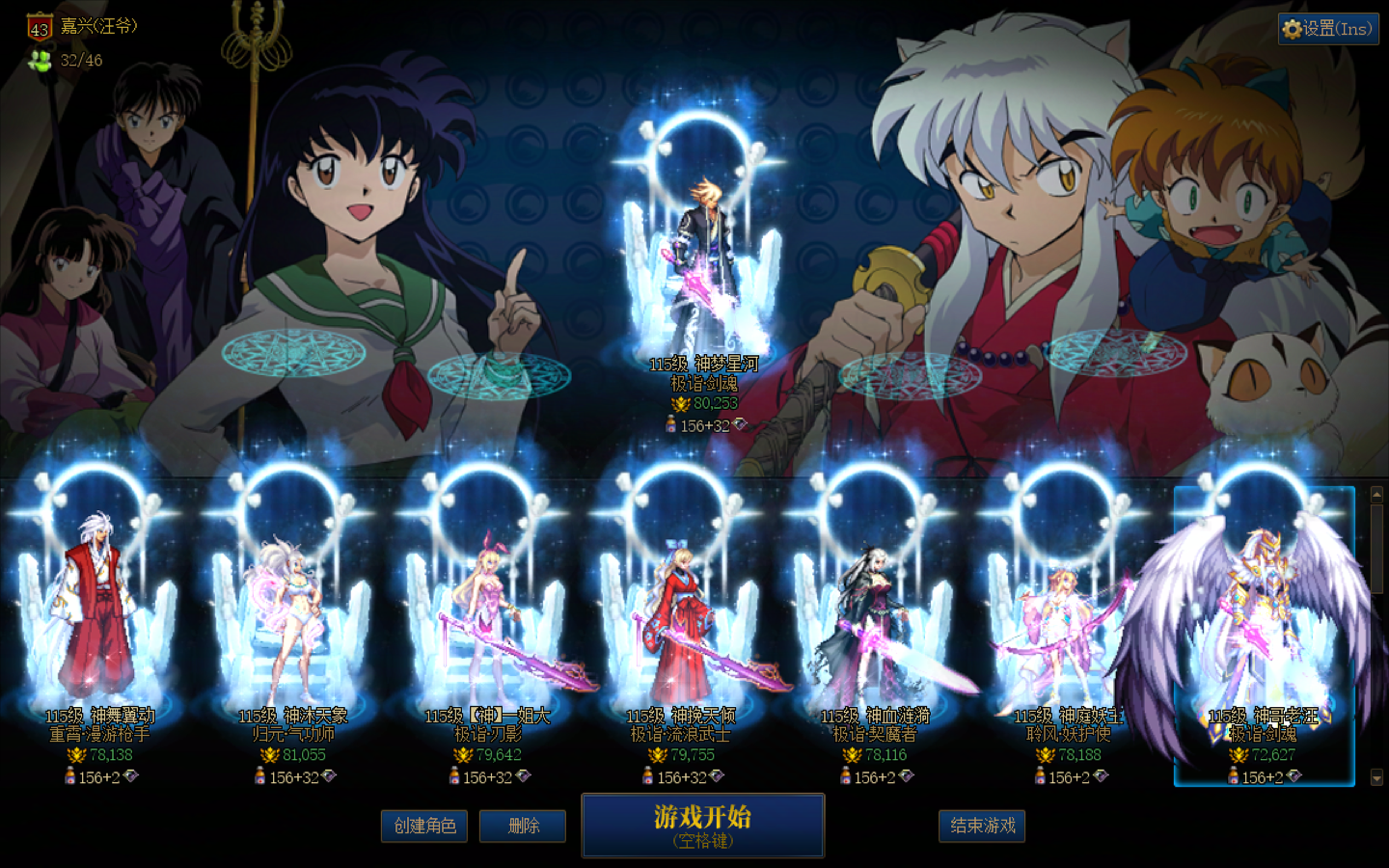The width and height of the screenshot is (1389, 868).
Task: Quit via the 结束游戏 button
Action: tap(982, 826)
